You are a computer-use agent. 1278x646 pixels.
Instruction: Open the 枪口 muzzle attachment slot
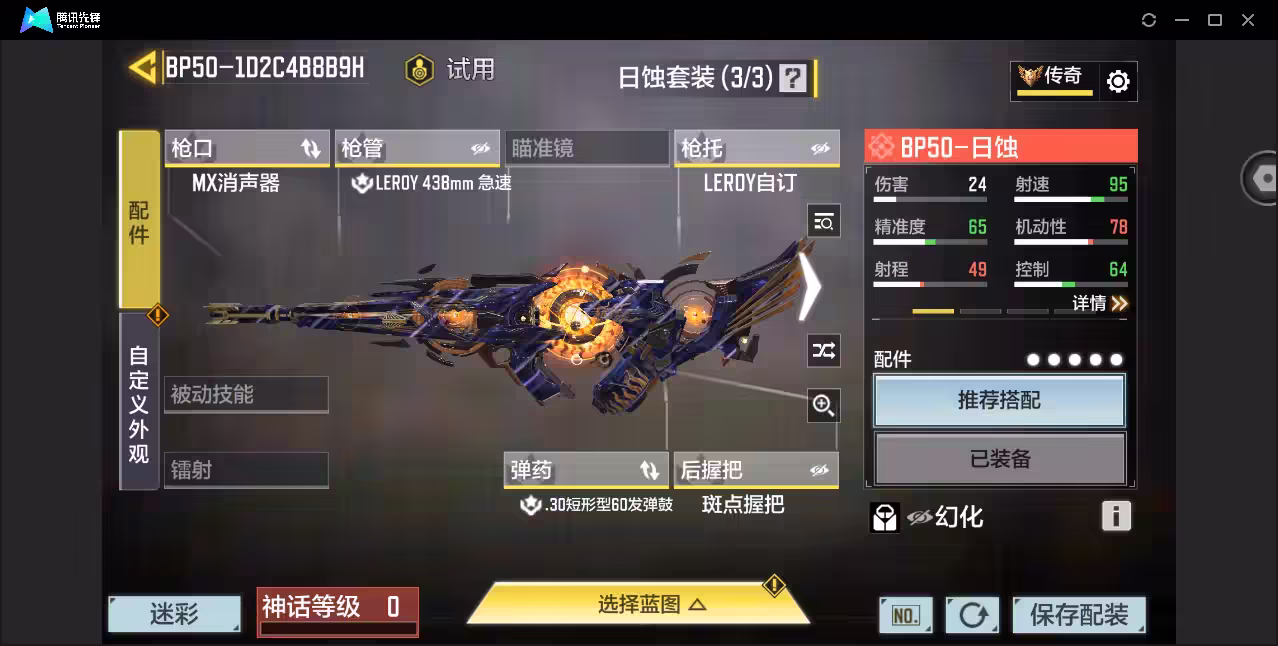246,149
